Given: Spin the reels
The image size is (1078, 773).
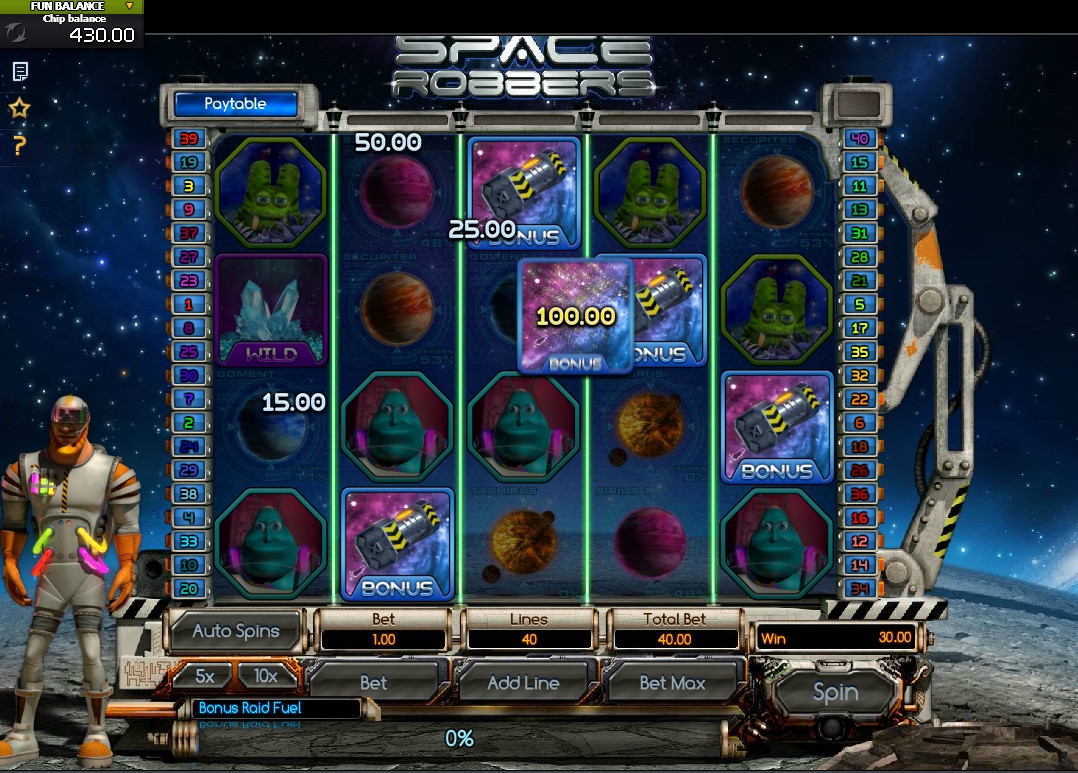Looking at the screenshot, I should pyautogui.click(x=835, y=692).
